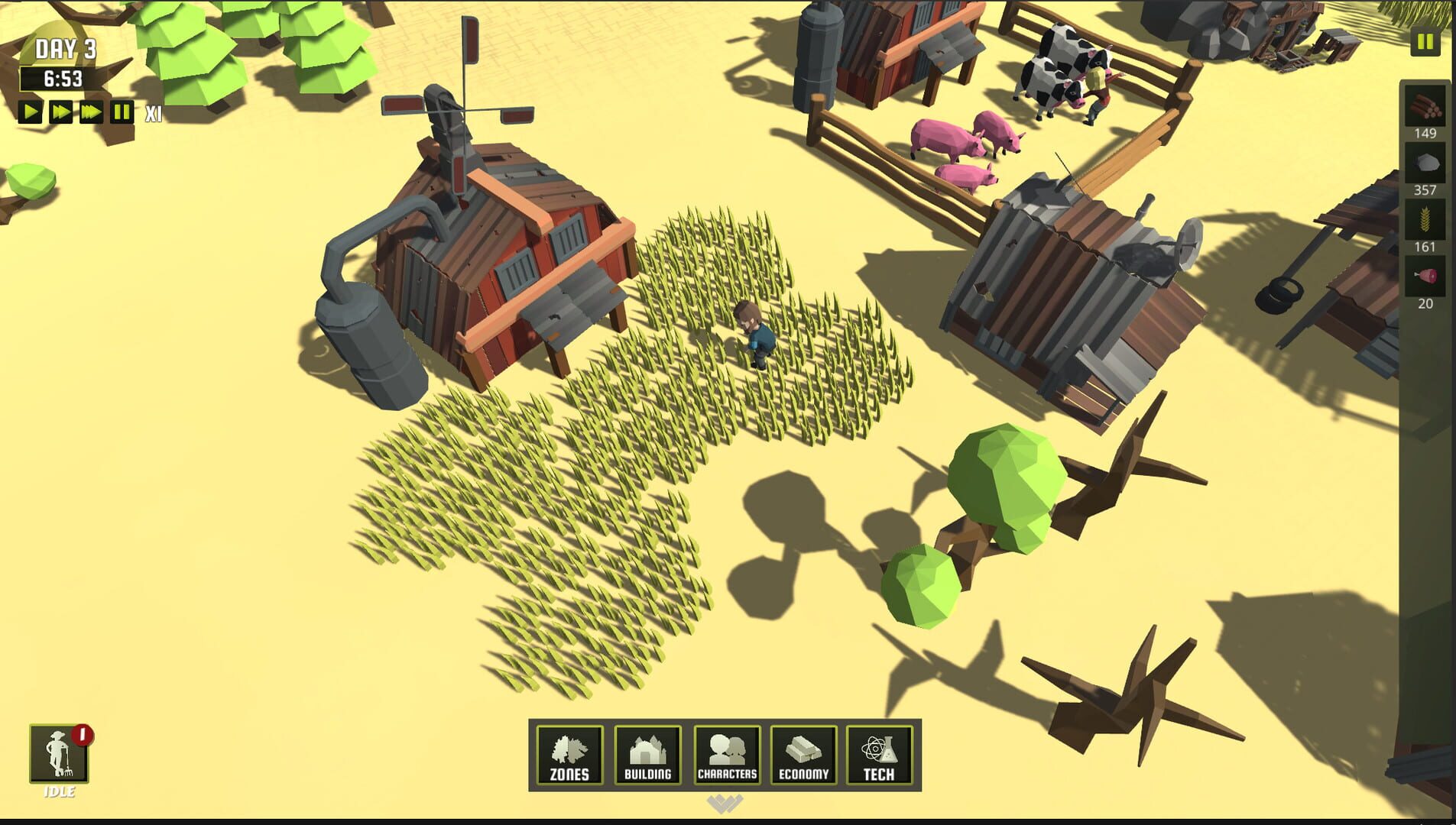Open the Building menu

[648, 755]
